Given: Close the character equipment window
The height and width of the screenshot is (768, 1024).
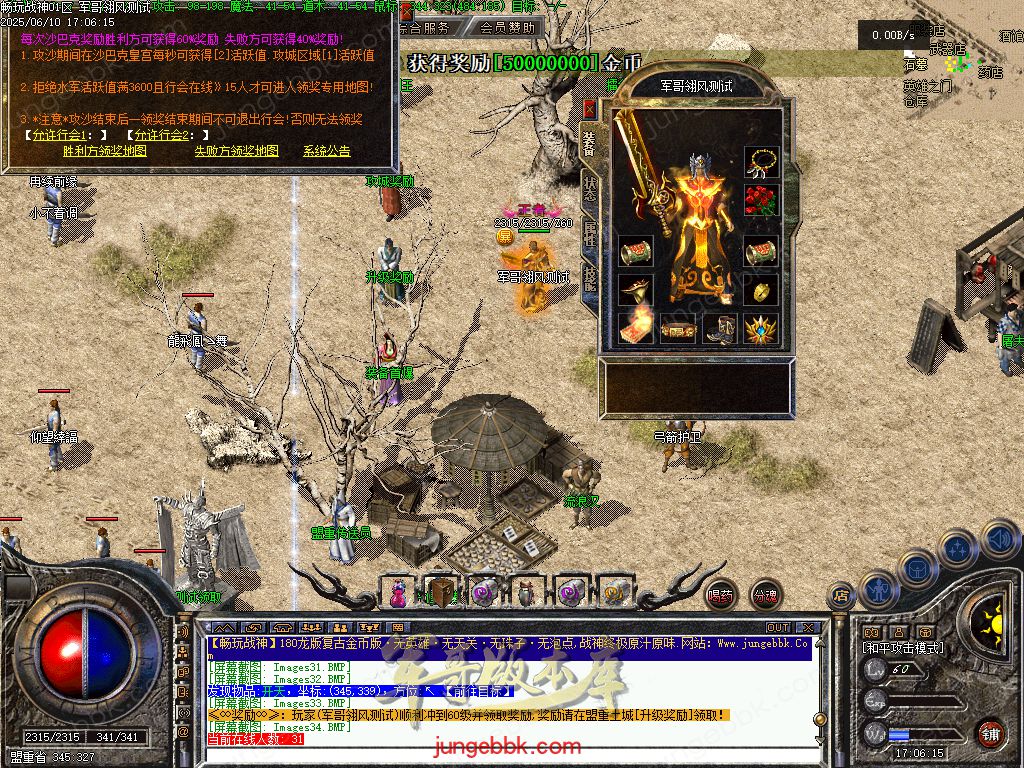Looking at the screenshot, I should pyautogui.click(x=589, y=109).
